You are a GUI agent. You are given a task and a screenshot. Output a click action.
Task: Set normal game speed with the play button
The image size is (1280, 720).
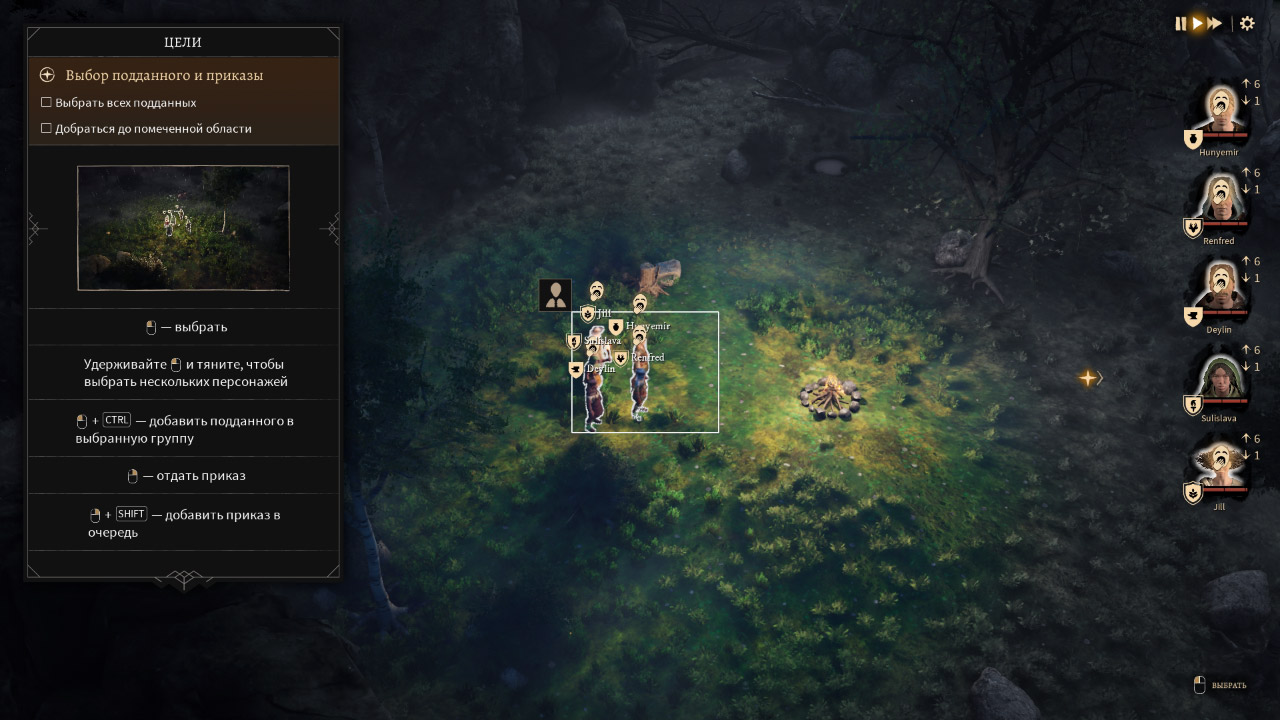coord(1197,23)
